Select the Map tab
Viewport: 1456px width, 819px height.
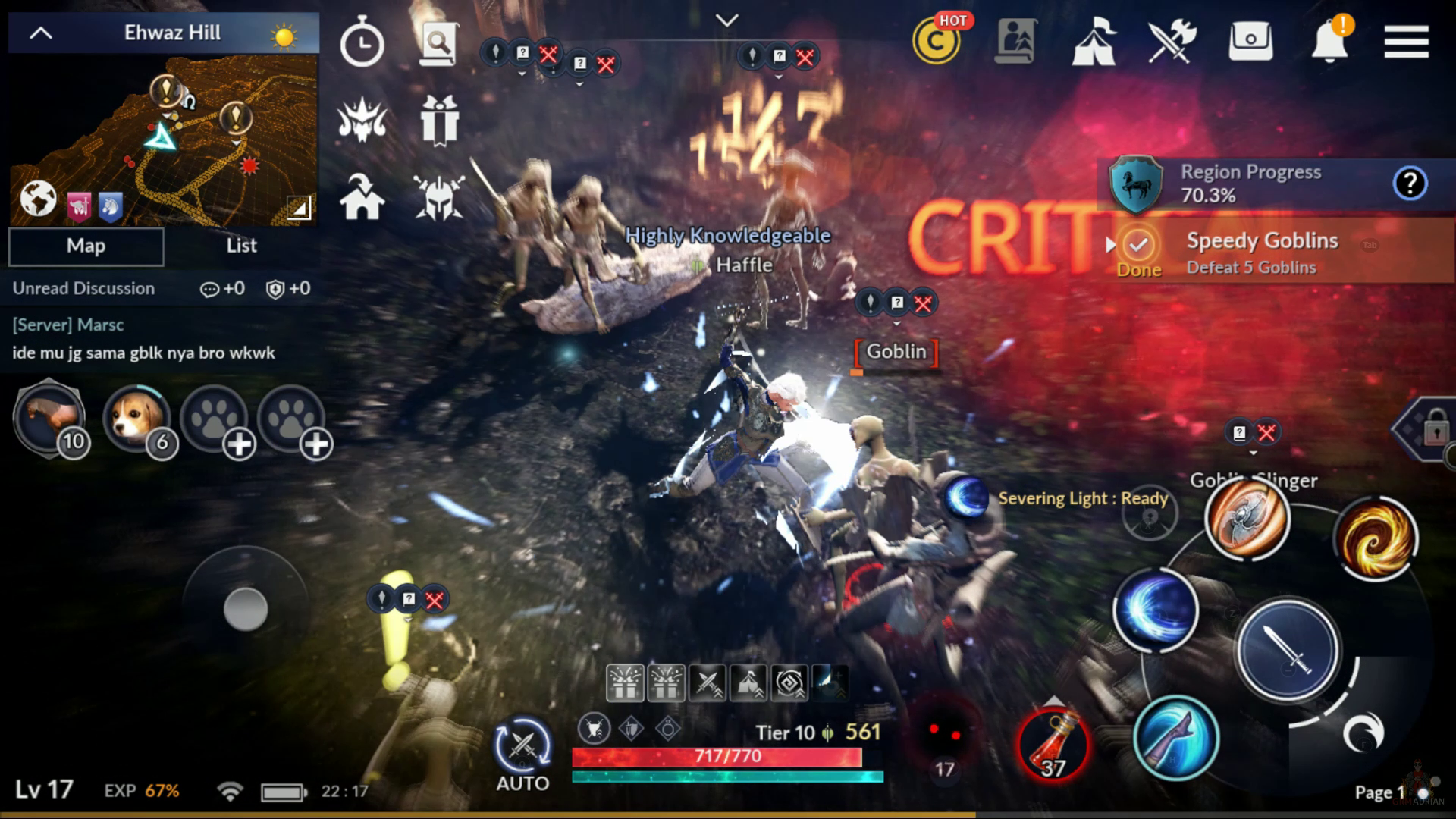pyautogui.click(x=86, y=246)
